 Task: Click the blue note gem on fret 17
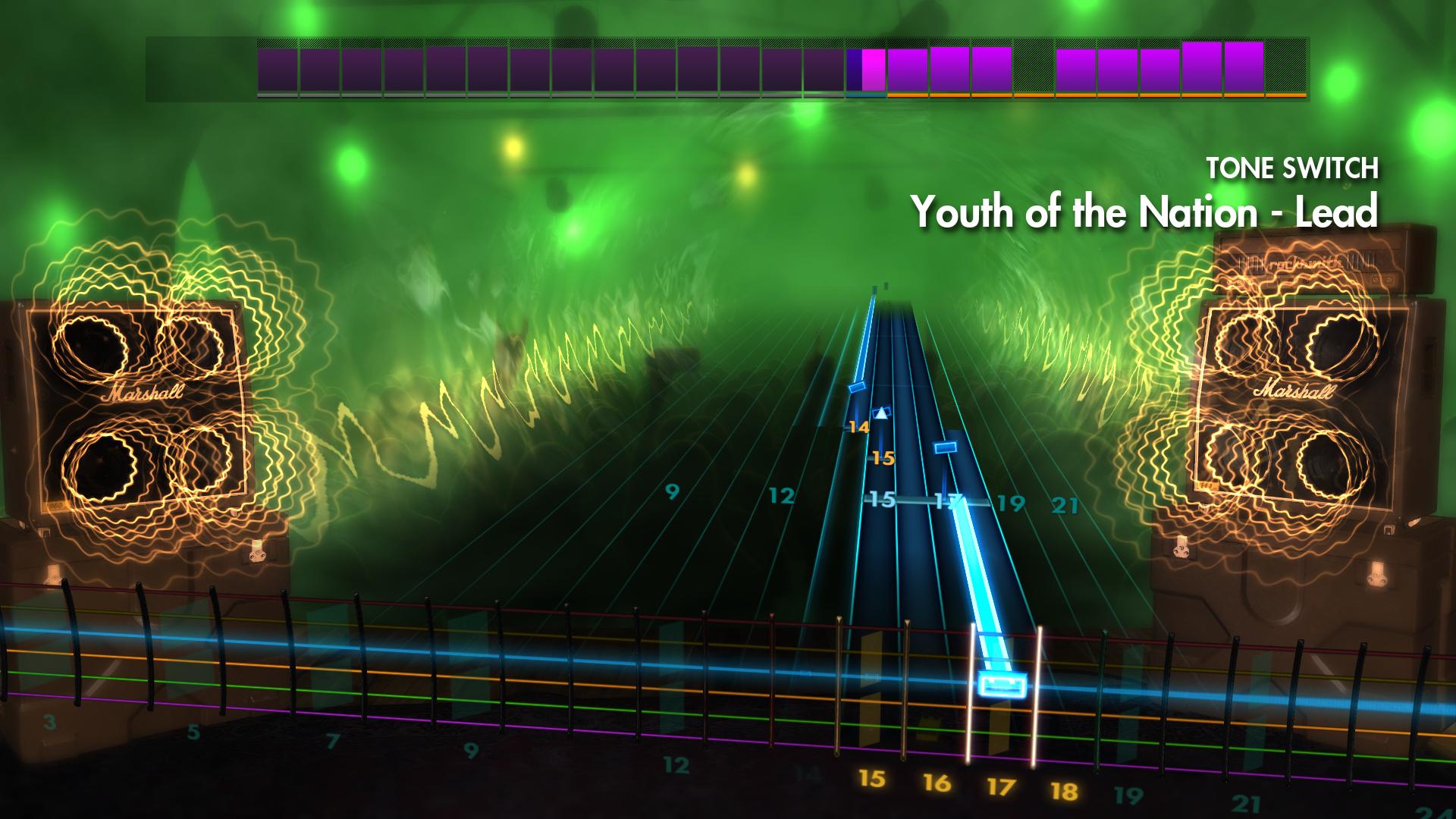946,447
